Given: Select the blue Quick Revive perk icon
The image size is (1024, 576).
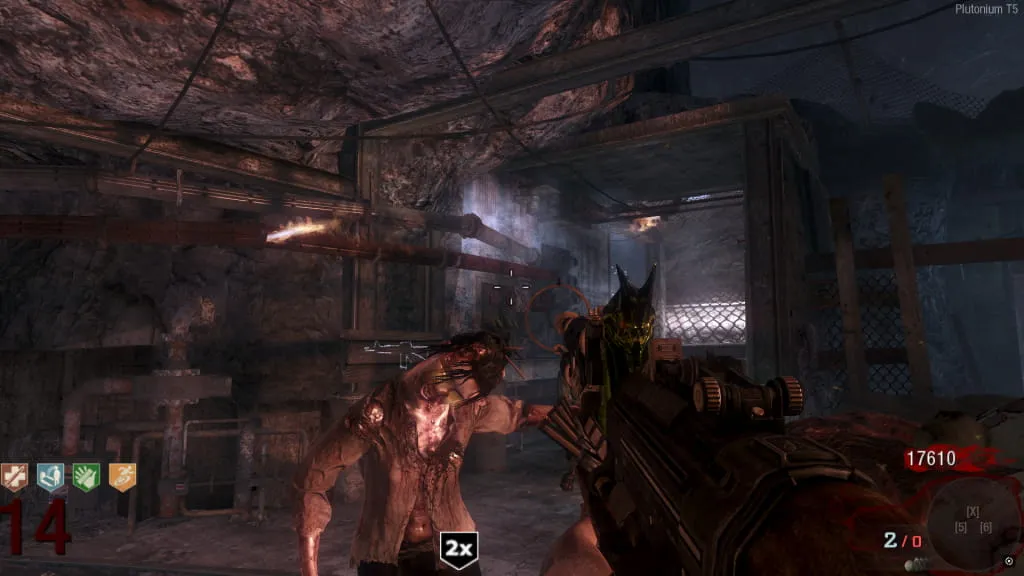Looking at the screenshot, I should 50,477.
